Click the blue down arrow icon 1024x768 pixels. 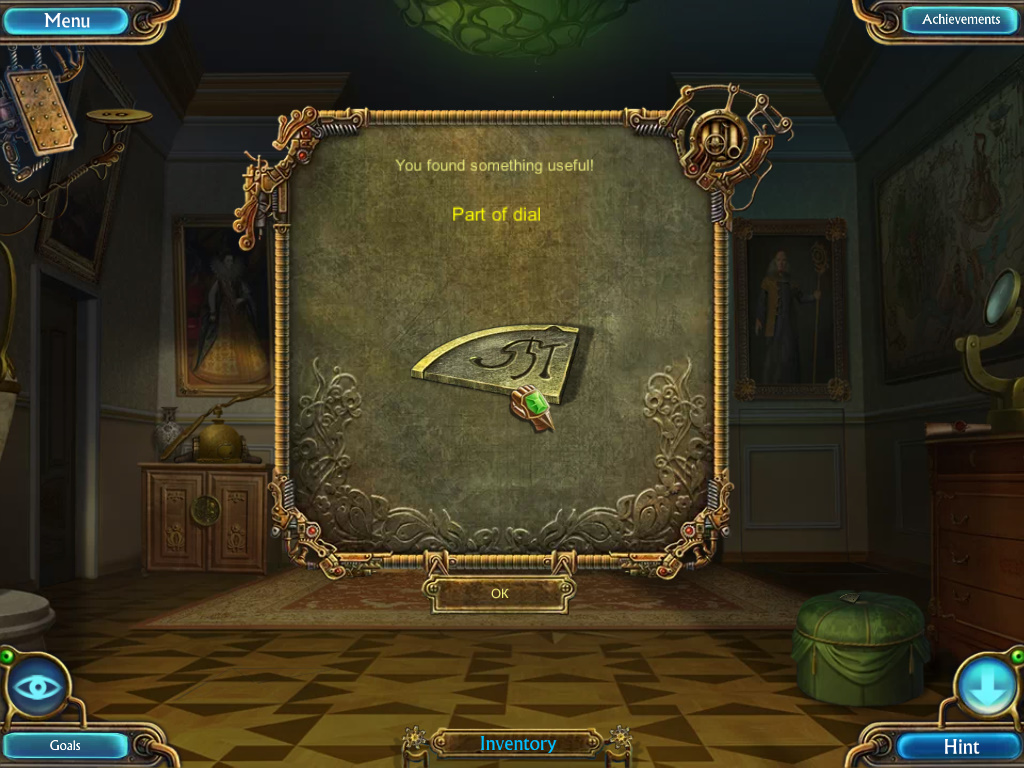[x=985, y=689]
